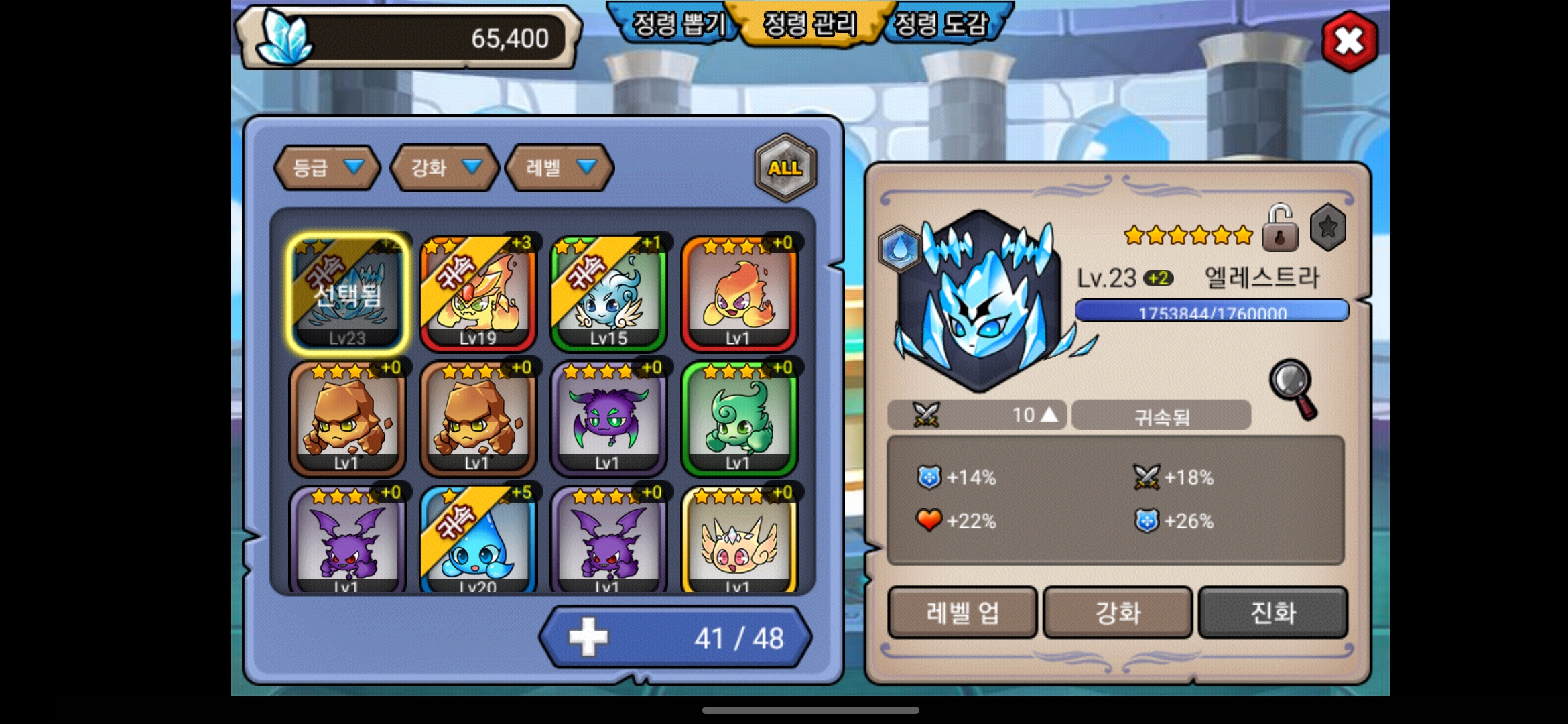The height and width of the screenshot is (724, 1568).
Task: Switch to the 정령 뽑기 tab
Action: (x=678, y=25)
